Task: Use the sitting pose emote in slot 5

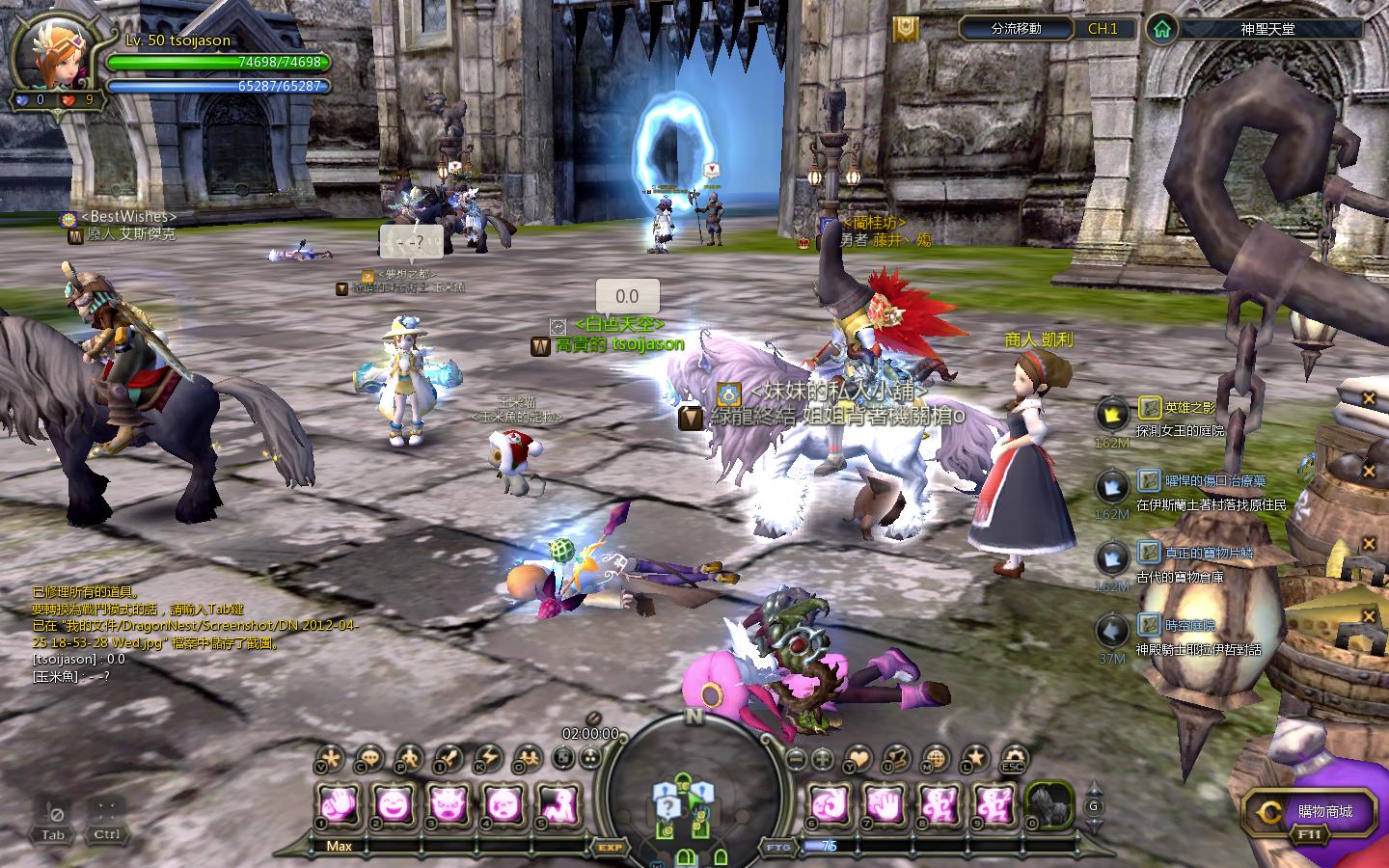Action: [x=560, y=802]
